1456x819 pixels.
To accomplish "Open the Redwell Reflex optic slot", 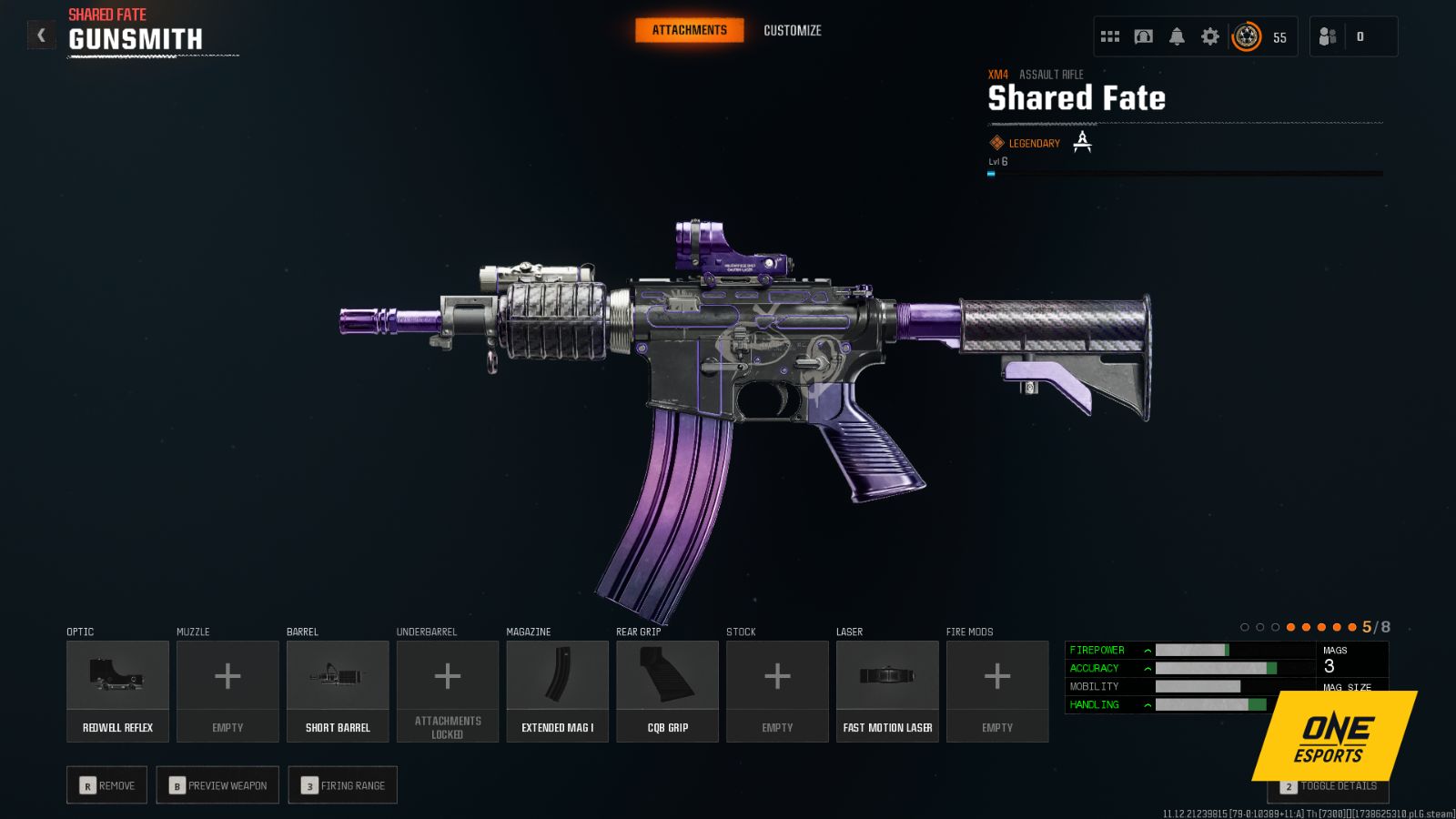I will point(117,690).
